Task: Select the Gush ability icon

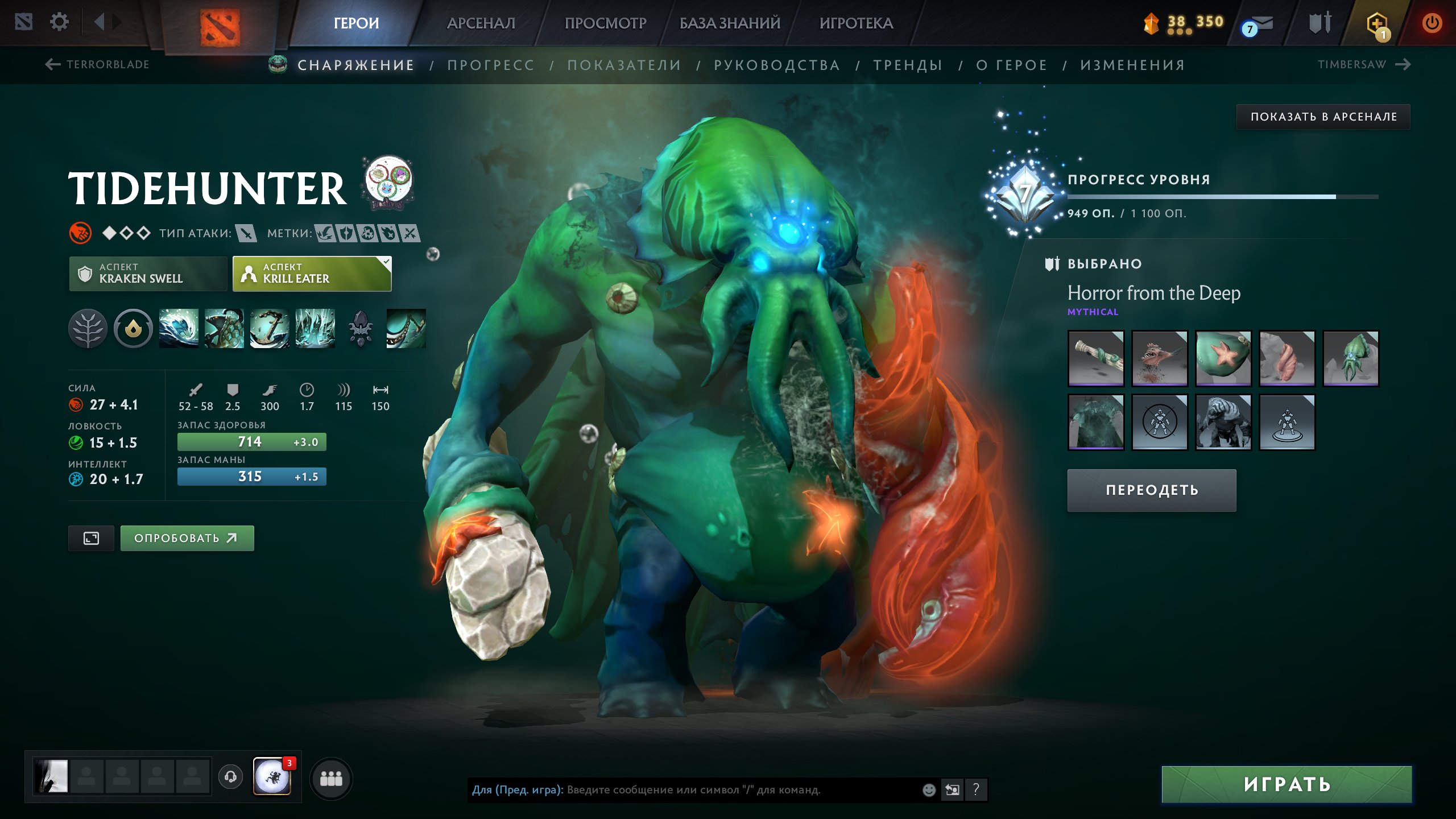Action: coord(179,328)
